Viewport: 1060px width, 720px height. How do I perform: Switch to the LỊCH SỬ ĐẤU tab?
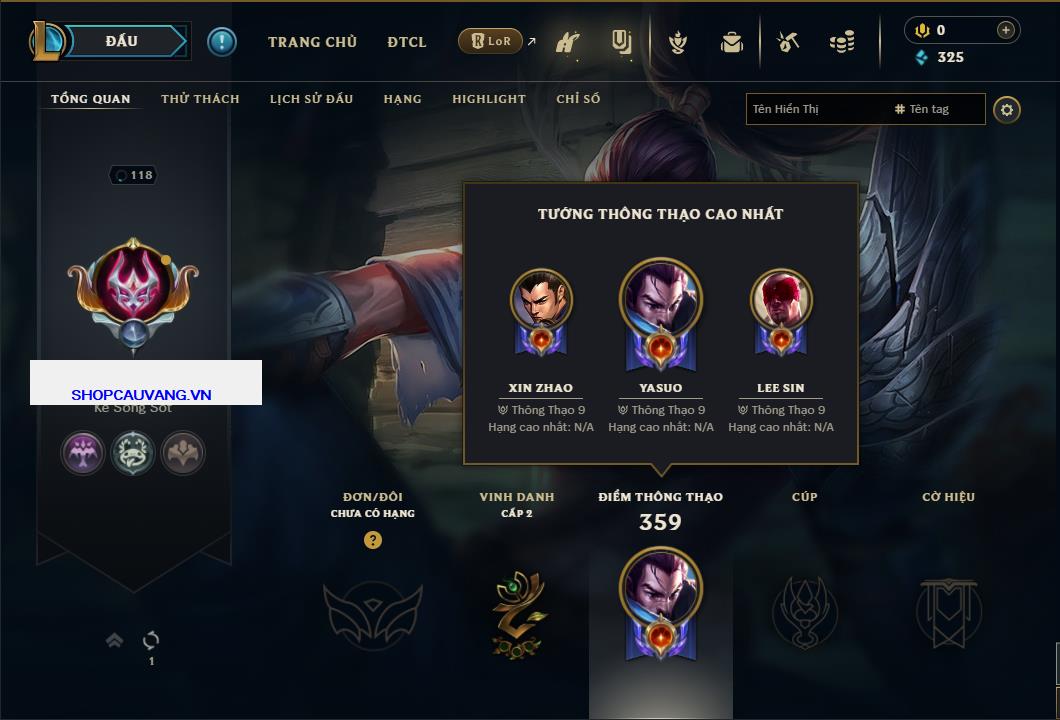tap(311, 99)
